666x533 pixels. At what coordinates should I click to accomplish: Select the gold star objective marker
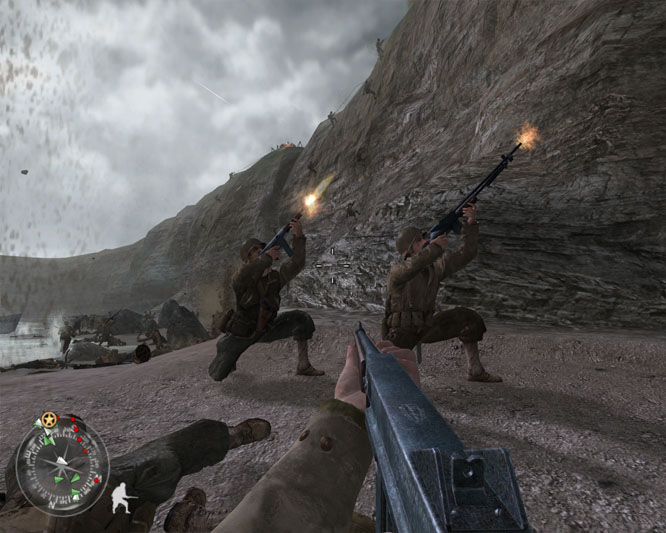click(48, 419)
